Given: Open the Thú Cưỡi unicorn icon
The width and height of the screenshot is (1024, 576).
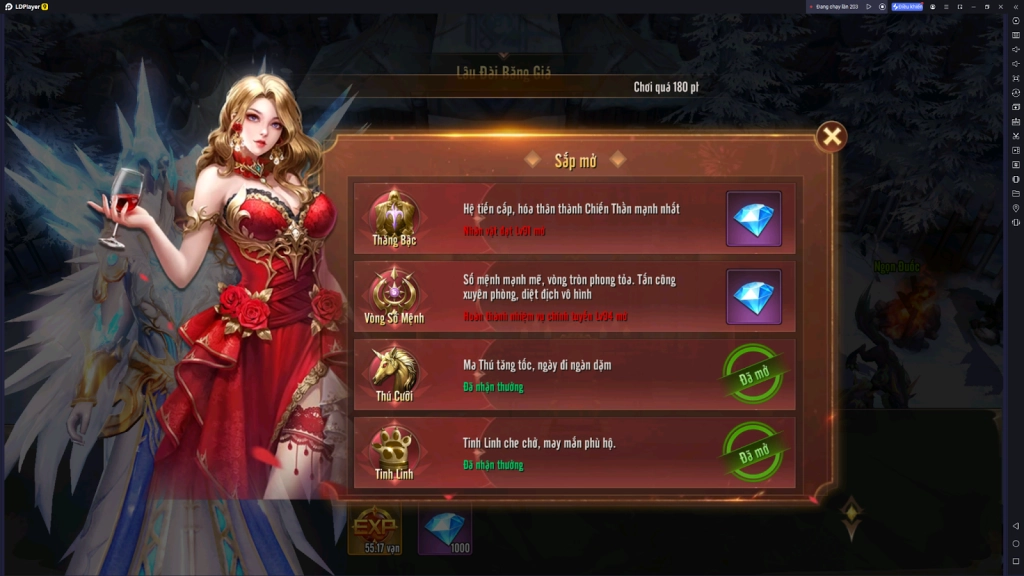Looking at the screenshot, I should tap(394, 368).
